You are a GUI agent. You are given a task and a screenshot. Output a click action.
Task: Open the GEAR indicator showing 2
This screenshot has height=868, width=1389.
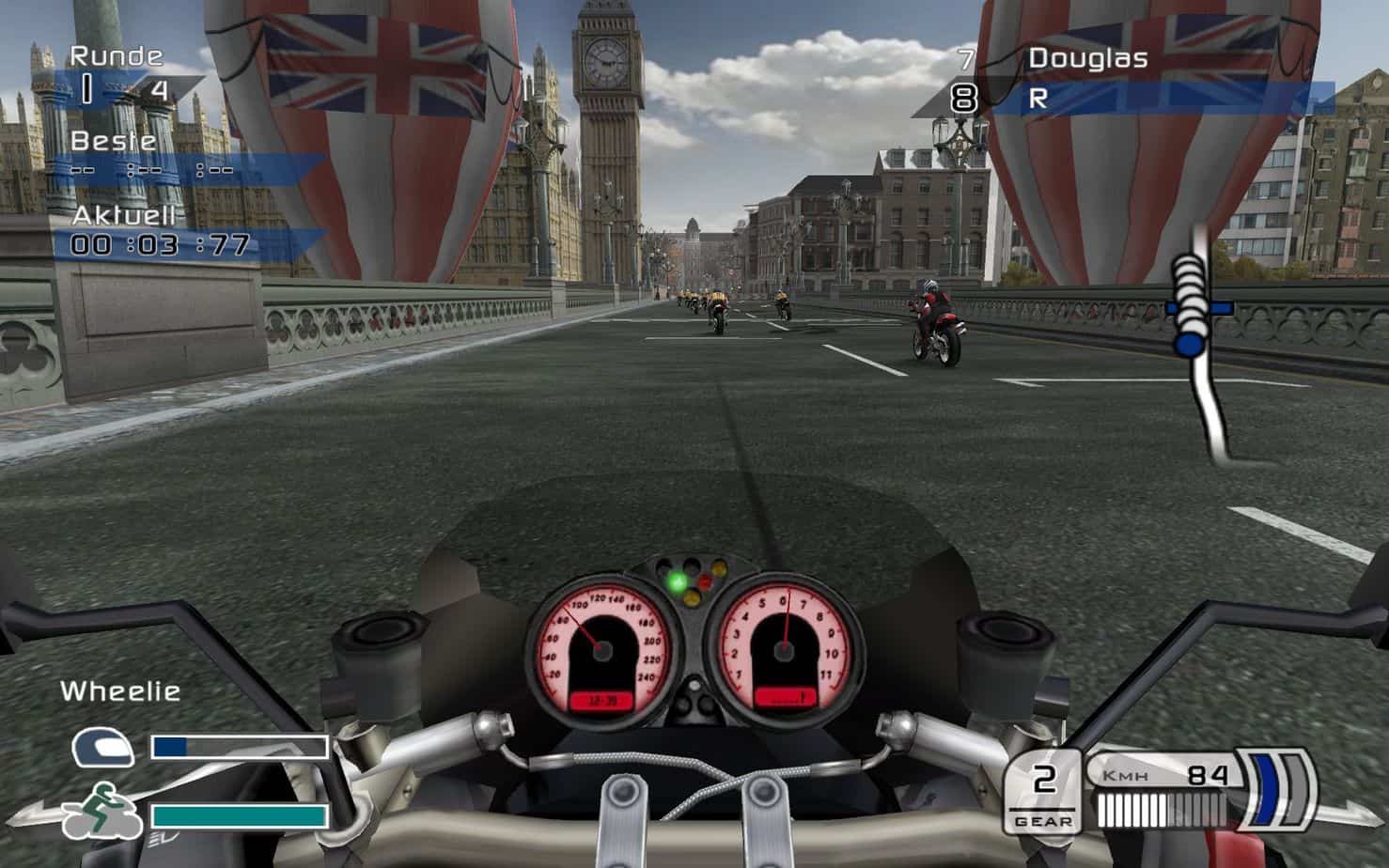pos(1043,794)
